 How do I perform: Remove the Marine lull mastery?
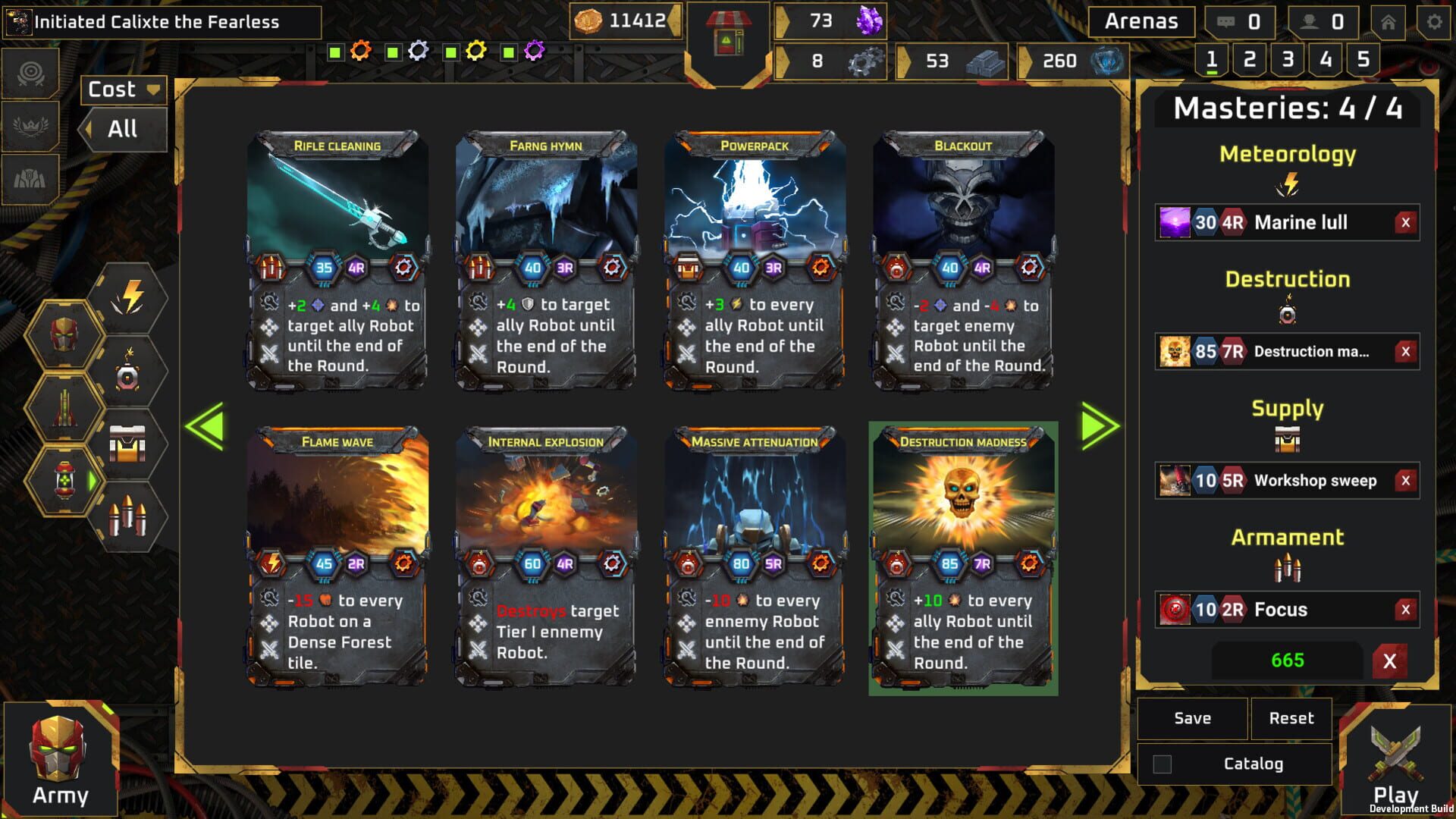[x=1405, y=222]
